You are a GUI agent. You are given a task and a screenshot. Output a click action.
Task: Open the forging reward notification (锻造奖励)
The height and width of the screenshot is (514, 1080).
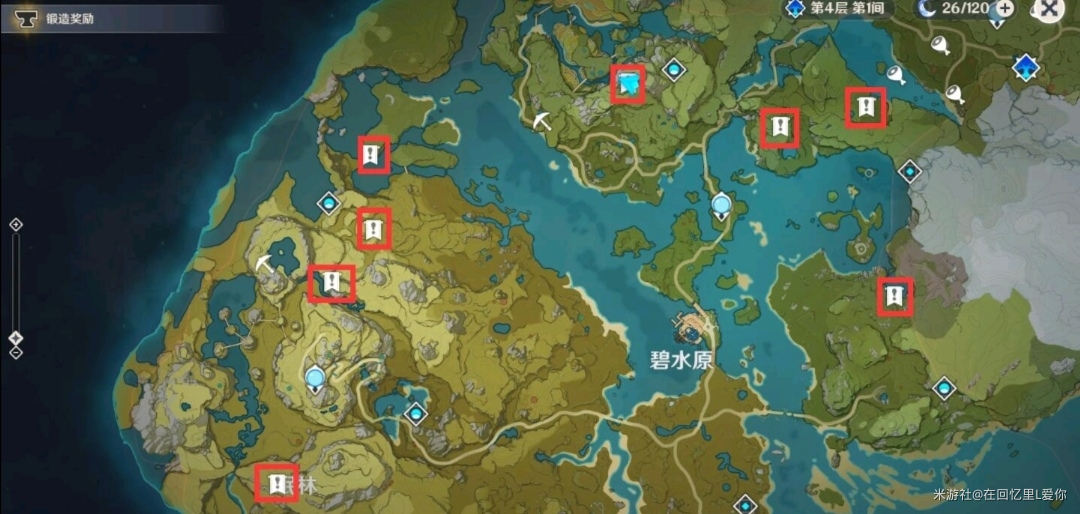pos(60,17)
